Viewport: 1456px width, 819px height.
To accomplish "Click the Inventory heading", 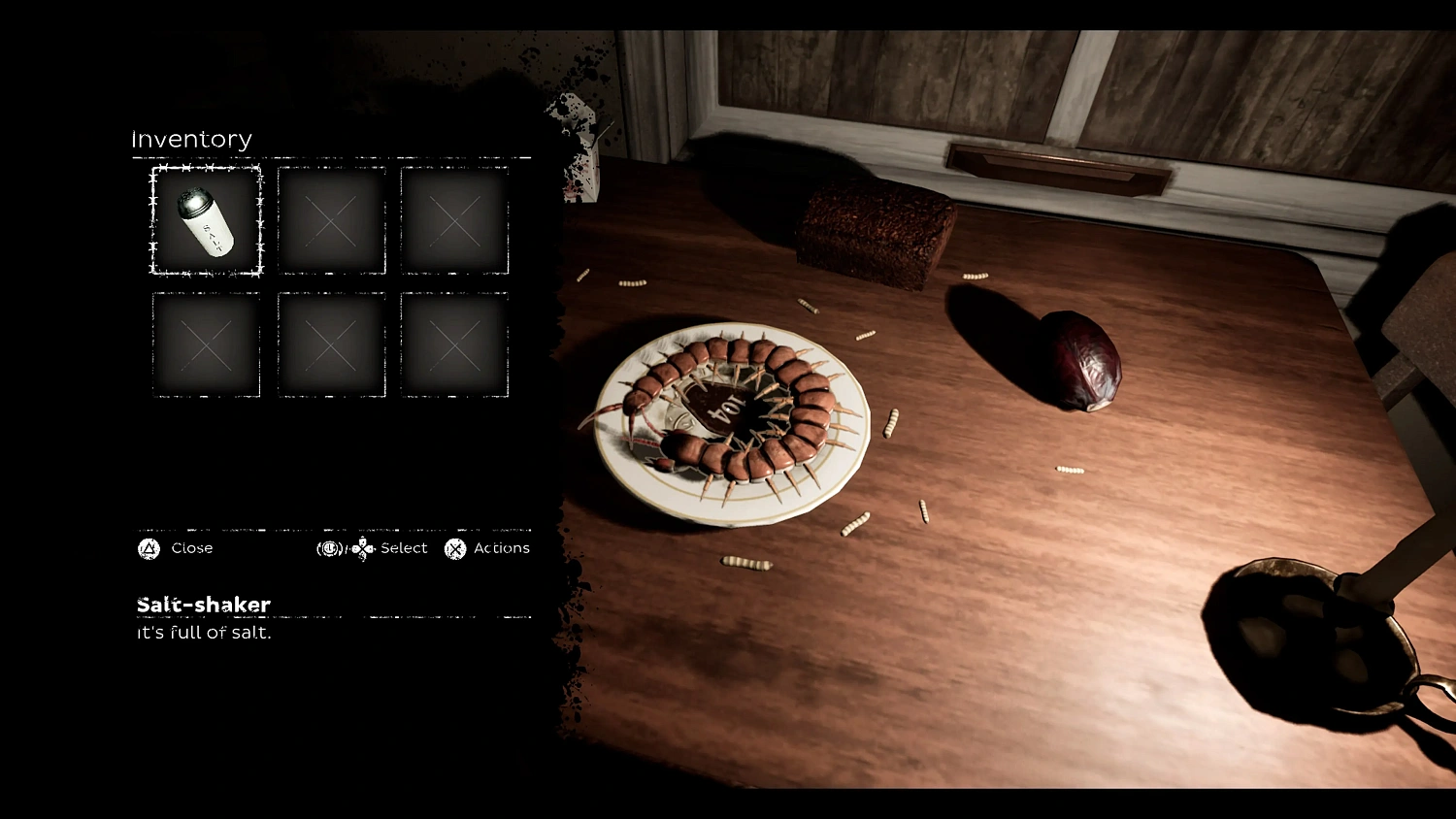I will (x=191, y=139).
